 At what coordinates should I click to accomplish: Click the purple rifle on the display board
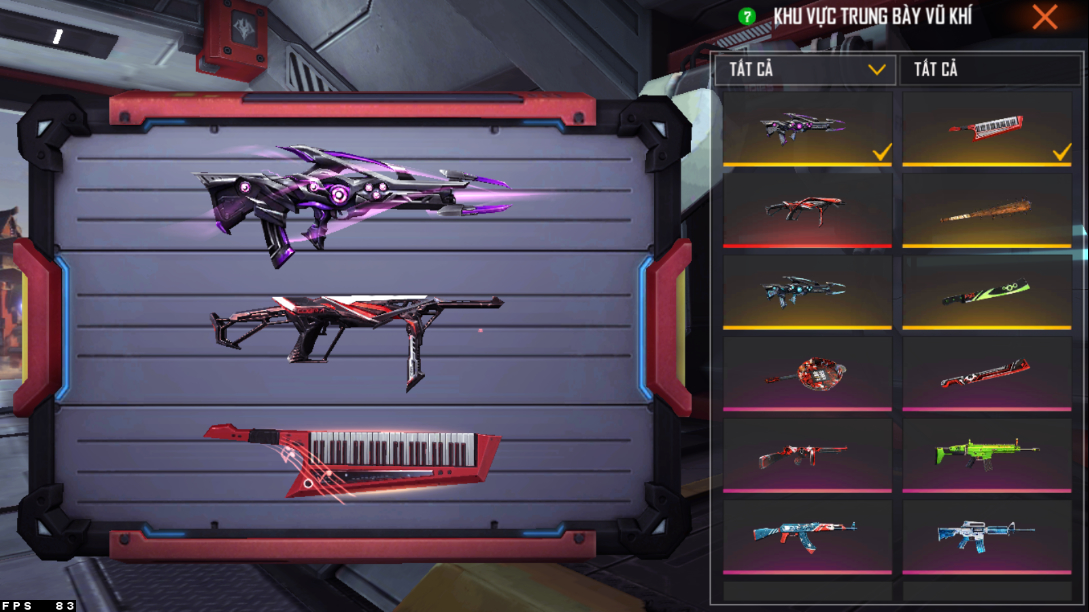[352, 202]
